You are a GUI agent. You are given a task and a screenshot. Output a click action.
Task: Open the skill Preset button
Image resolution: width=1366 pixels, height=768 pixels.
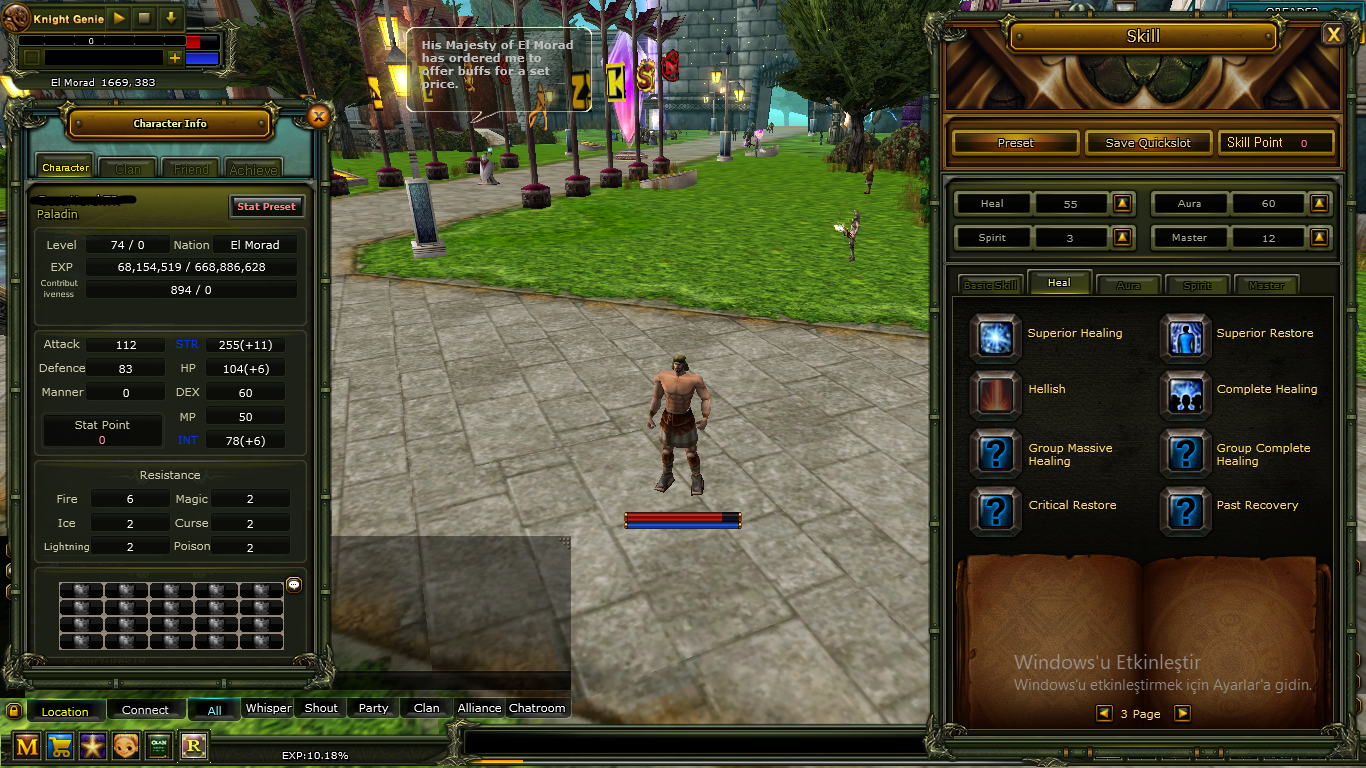click(x=1015, y=143)
